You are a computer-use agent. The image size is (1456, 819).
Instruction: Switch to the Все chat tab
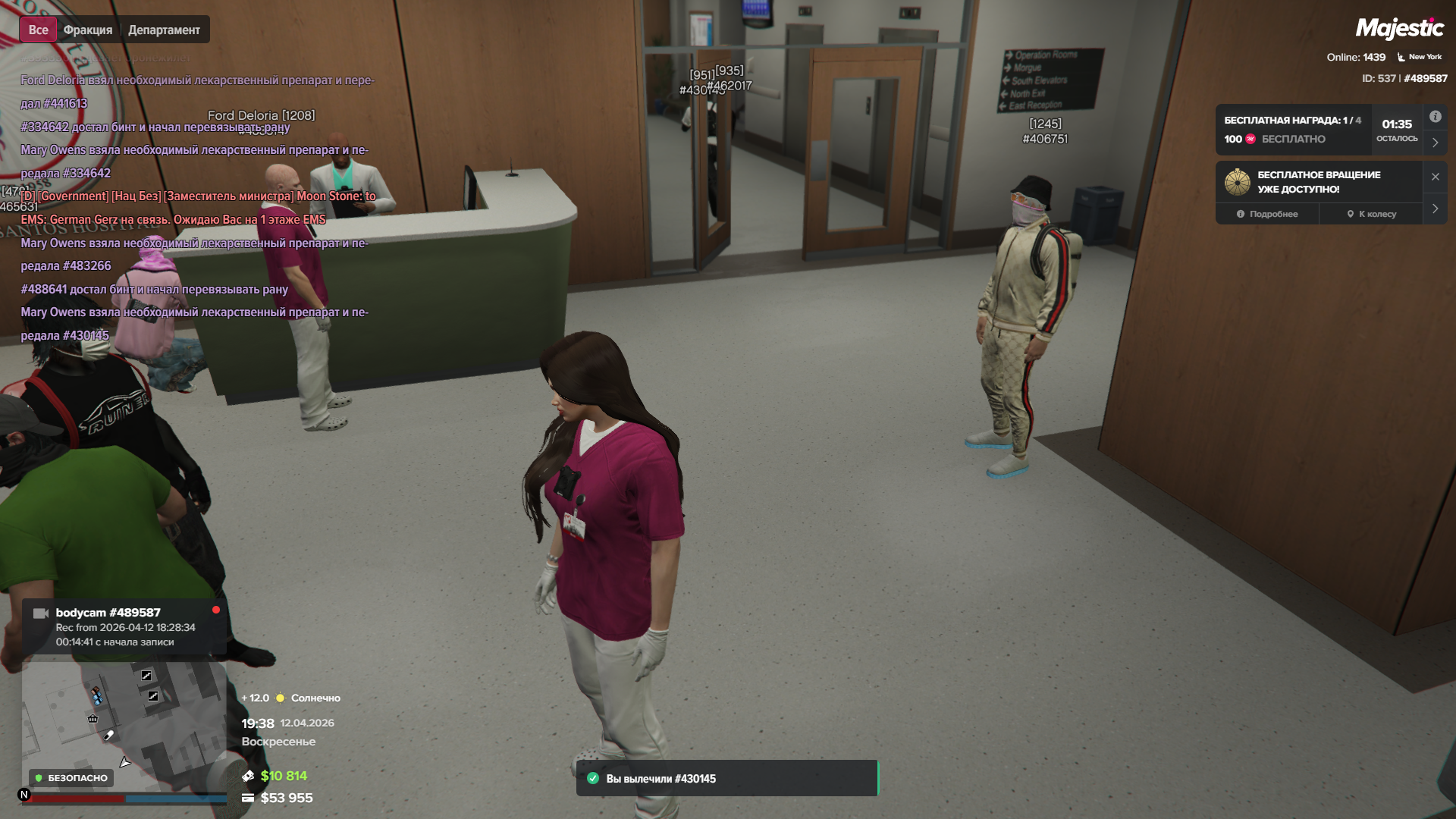[38, 30]
